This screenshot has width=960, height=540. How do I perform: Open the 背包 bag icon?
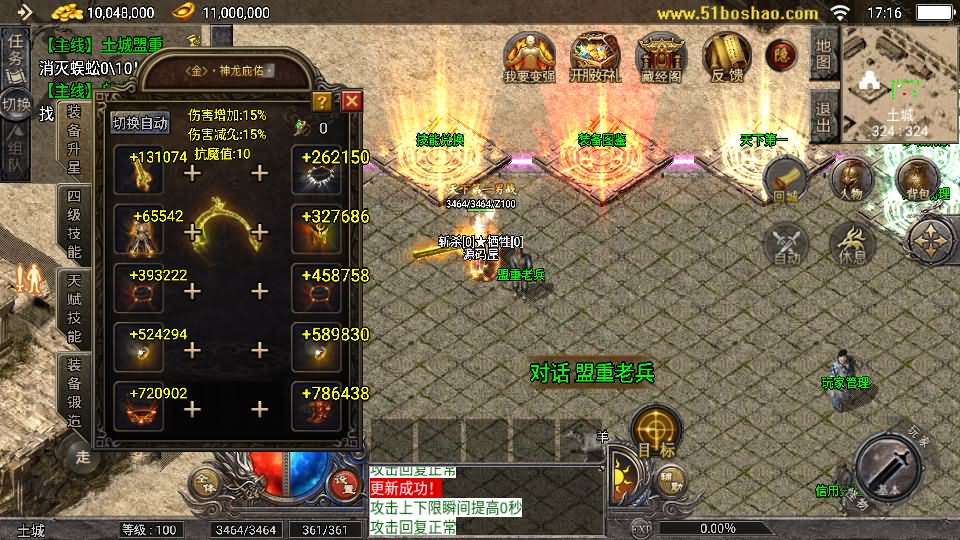point(916,181)
